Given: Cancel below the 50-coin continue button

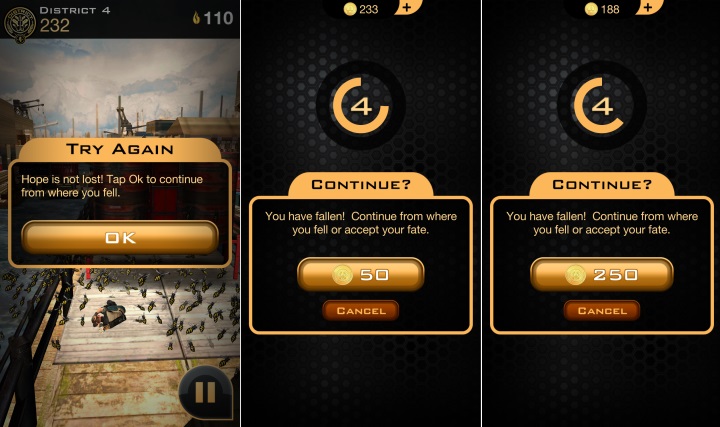Looking at the screenshot, I should pyautogui.click(x=360, y=311).
